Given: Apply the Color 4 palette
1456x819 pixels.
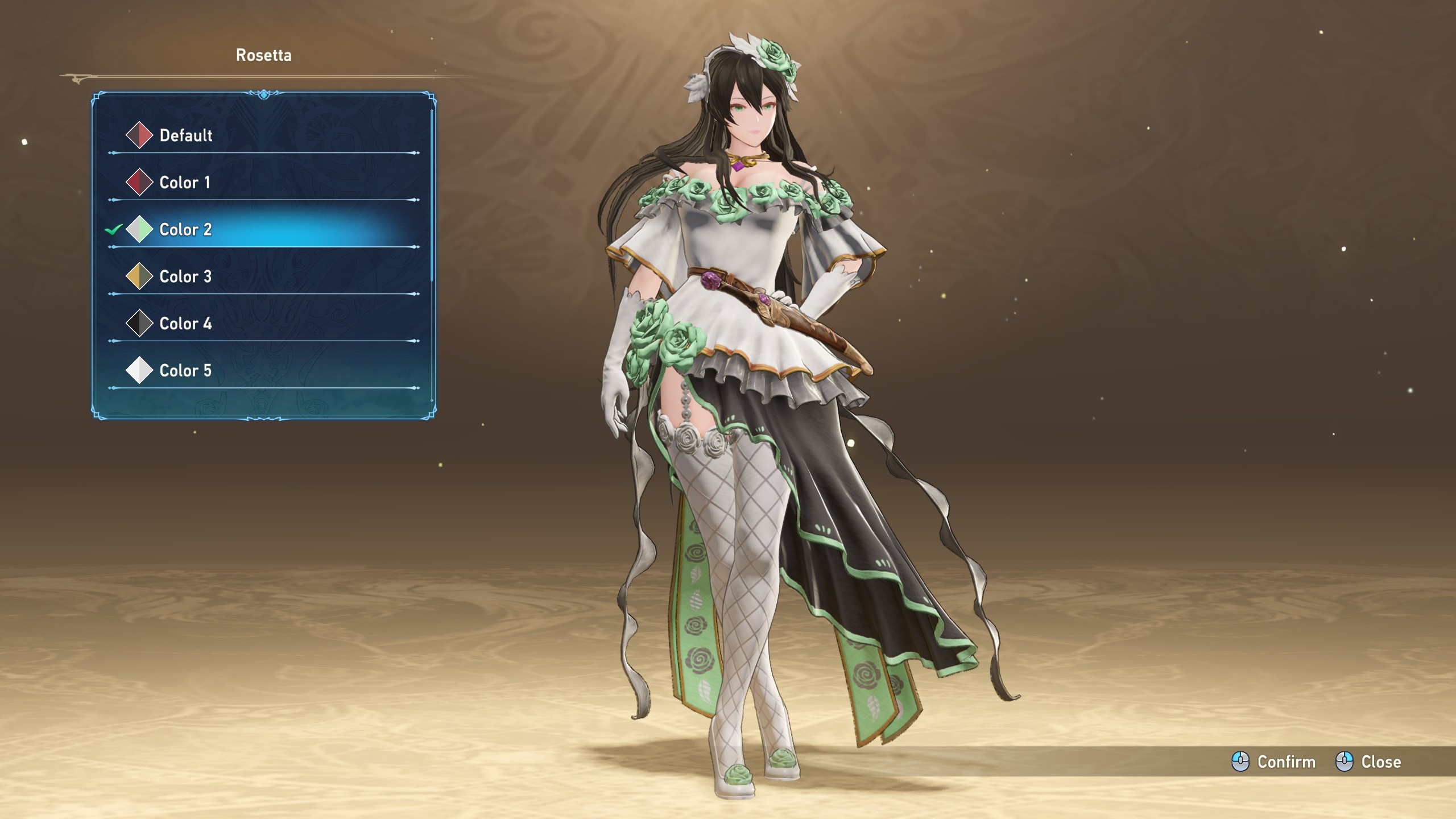Looking at the screenshot, I should pyautogui.click(x=185, y=324).
